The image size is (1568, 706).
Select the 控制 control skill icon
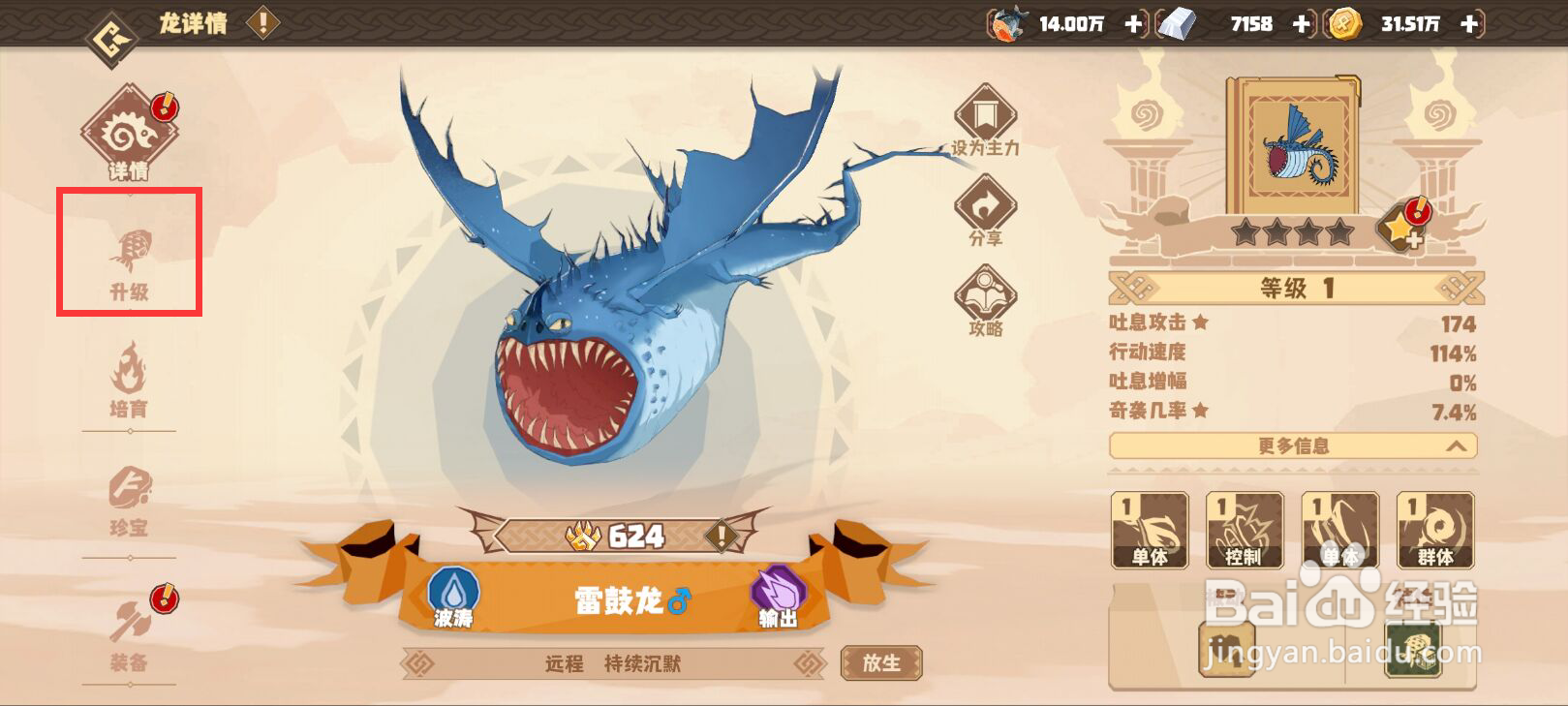click(x=1244, y=530)
